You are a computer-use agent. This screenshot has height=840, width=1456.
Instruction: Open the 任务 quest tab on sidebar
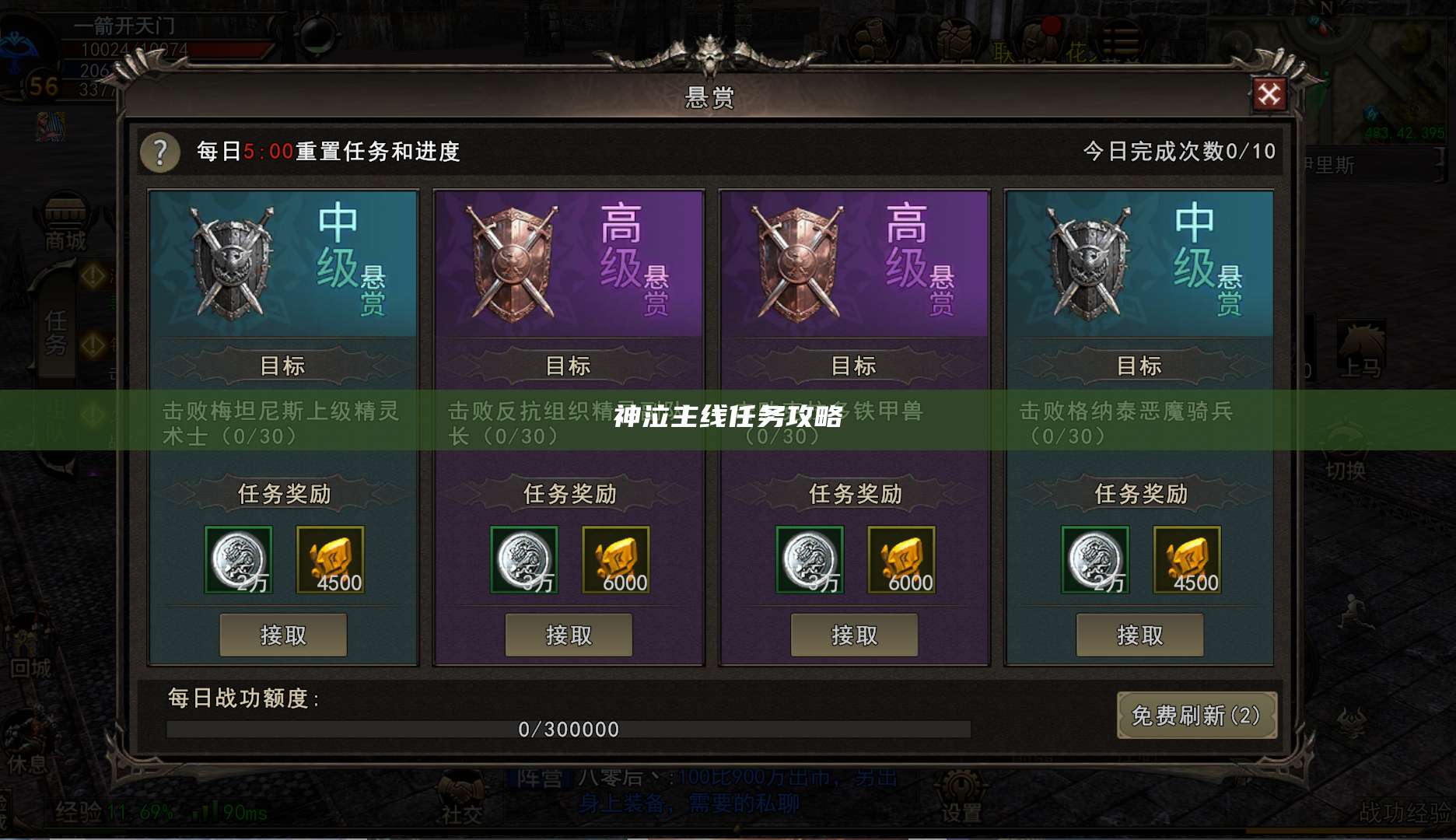click(56, 331)
